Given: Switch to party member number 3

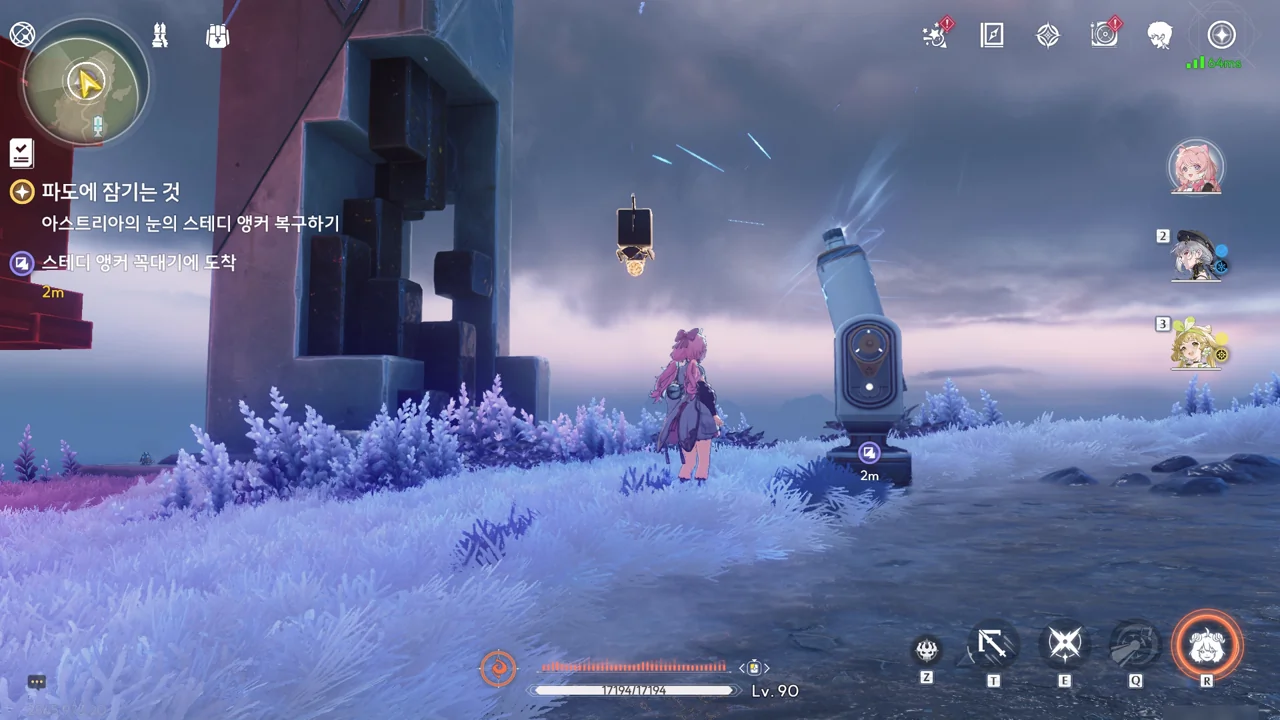Looking at the screenshot, I should [x=1196, y=344].
